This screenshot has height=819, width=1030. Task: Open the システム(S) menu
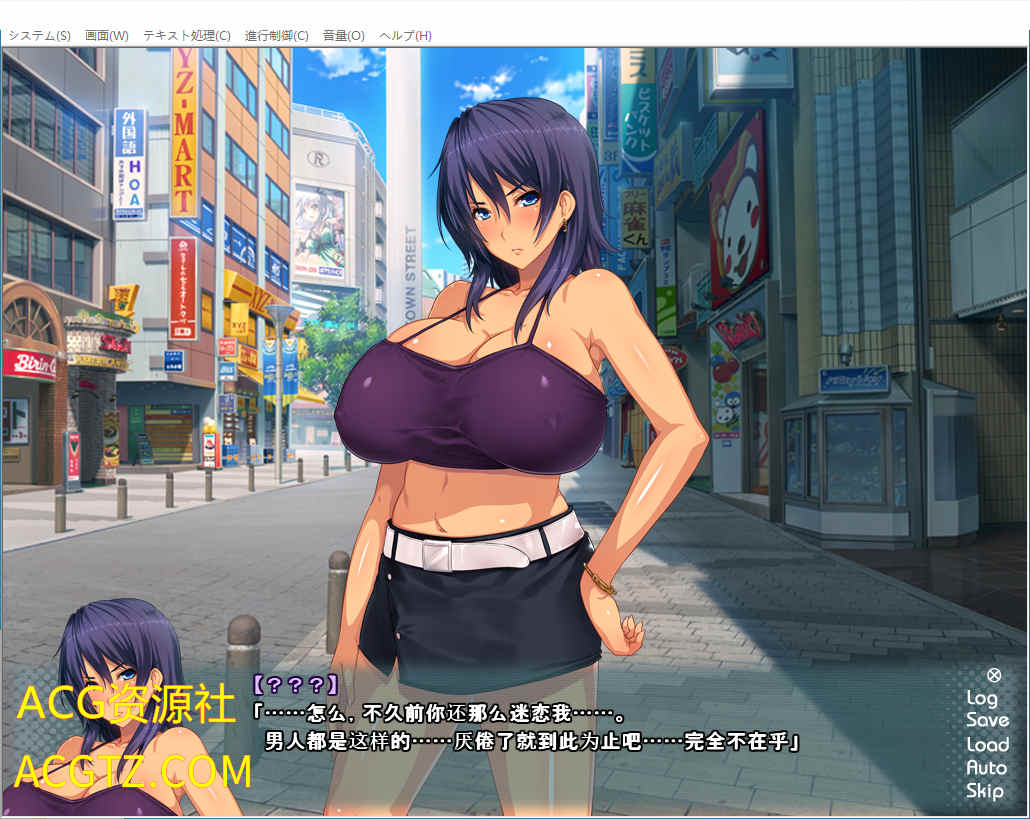[x=40, y=35]
